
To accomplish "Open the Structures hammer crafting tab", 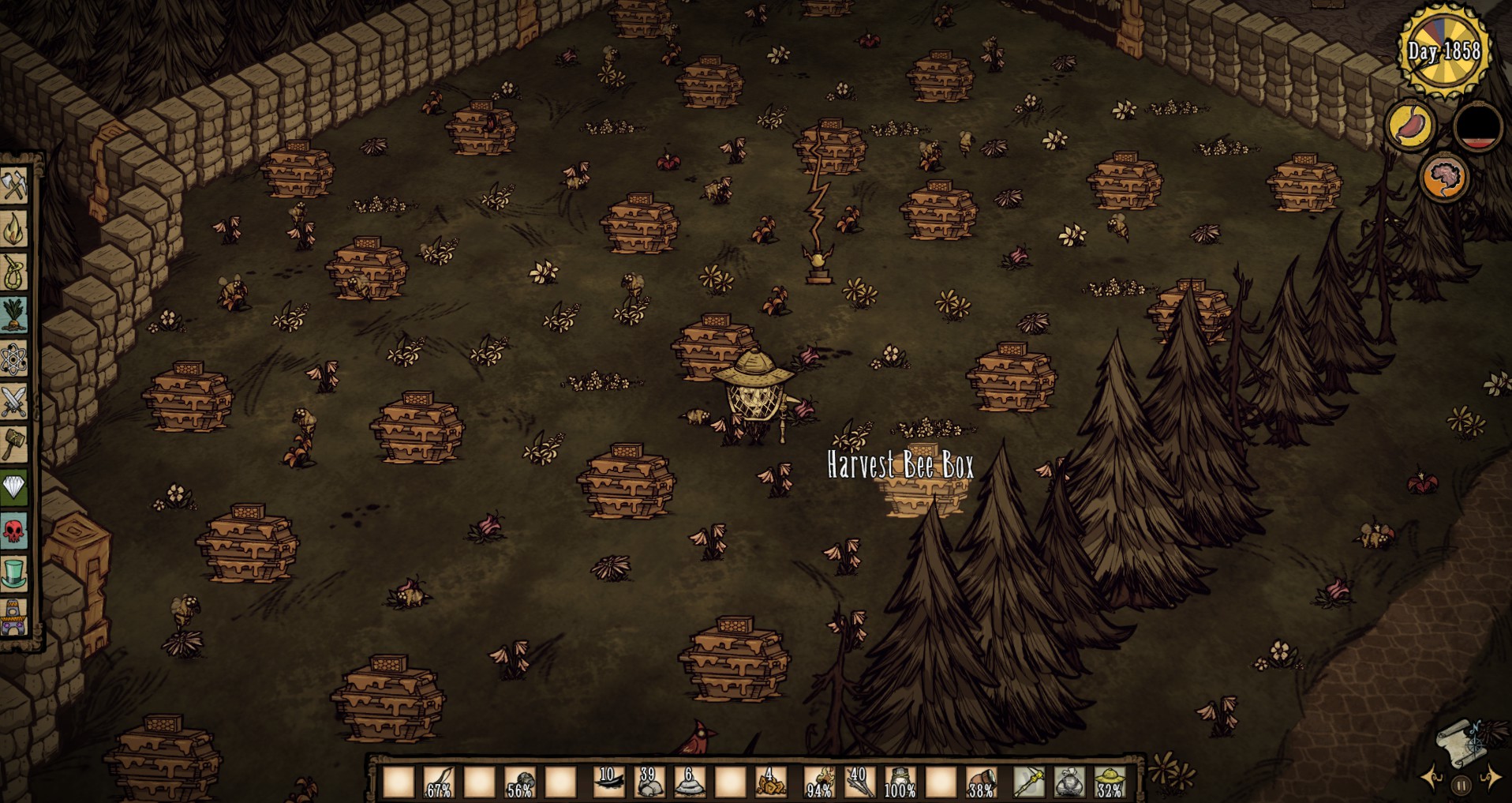I will (14, 445).
